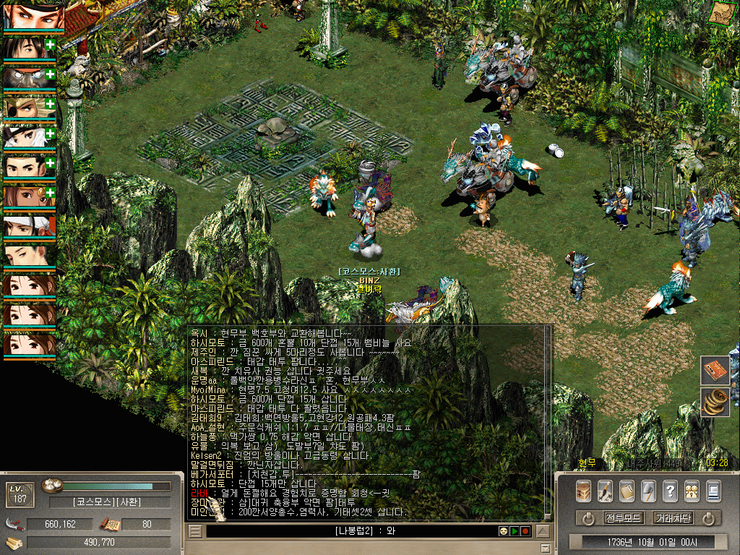Viewport: 740px width, 555px height.
Task: Open the two-figures party icon
Action: [x=692, y=490]
